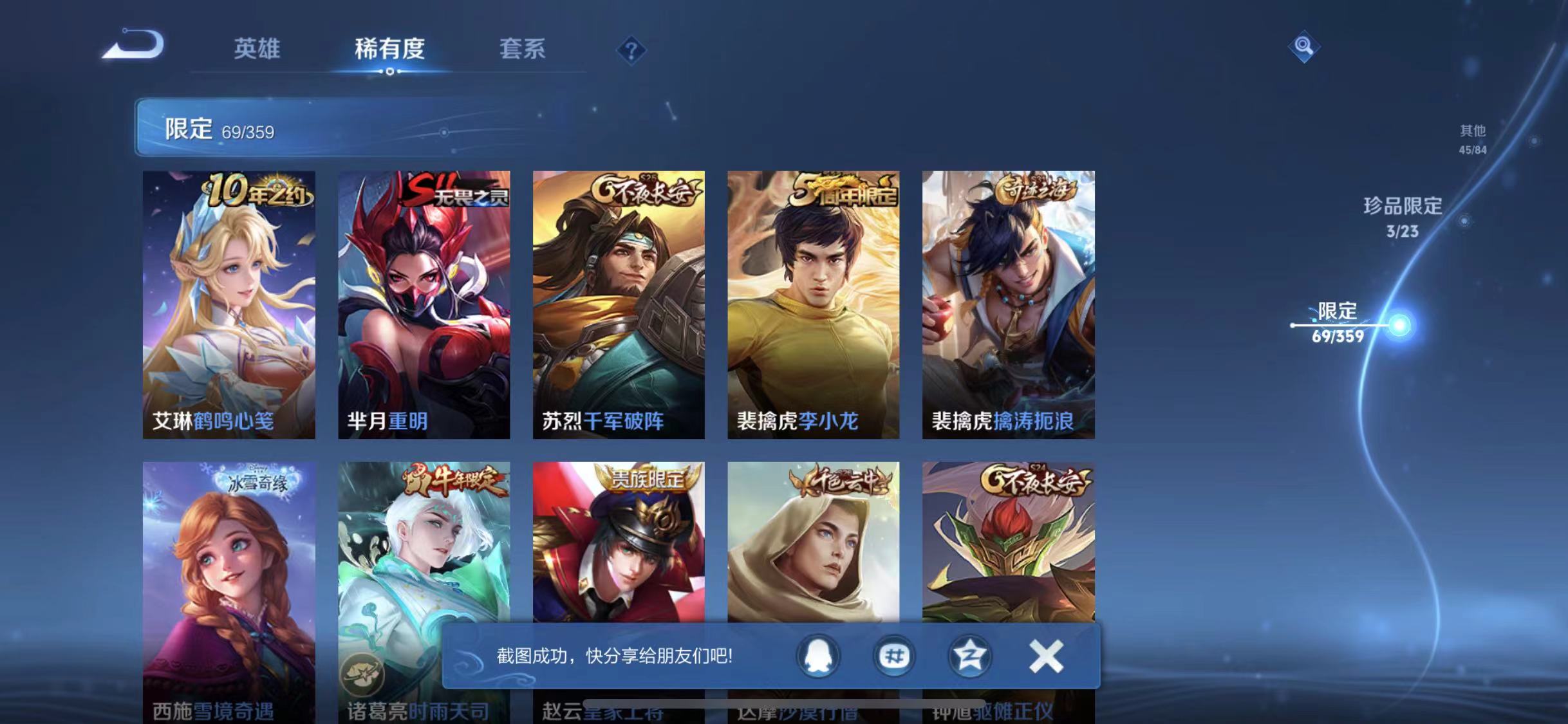This screenshot has width=1568, height=724.
Task: Switch to the 英雄 tab
Action: pos(257,50)
